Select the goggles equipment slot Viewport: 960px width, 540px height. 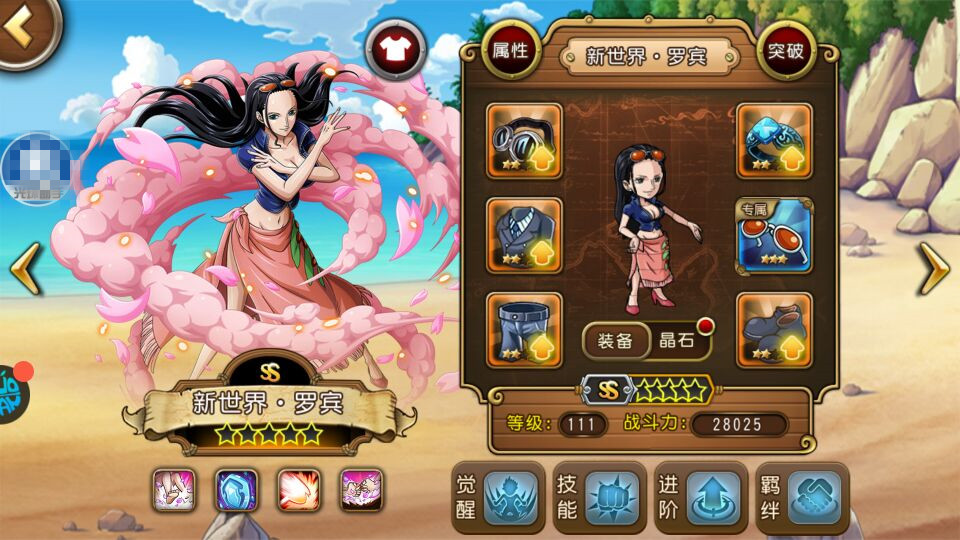(524, 140)
